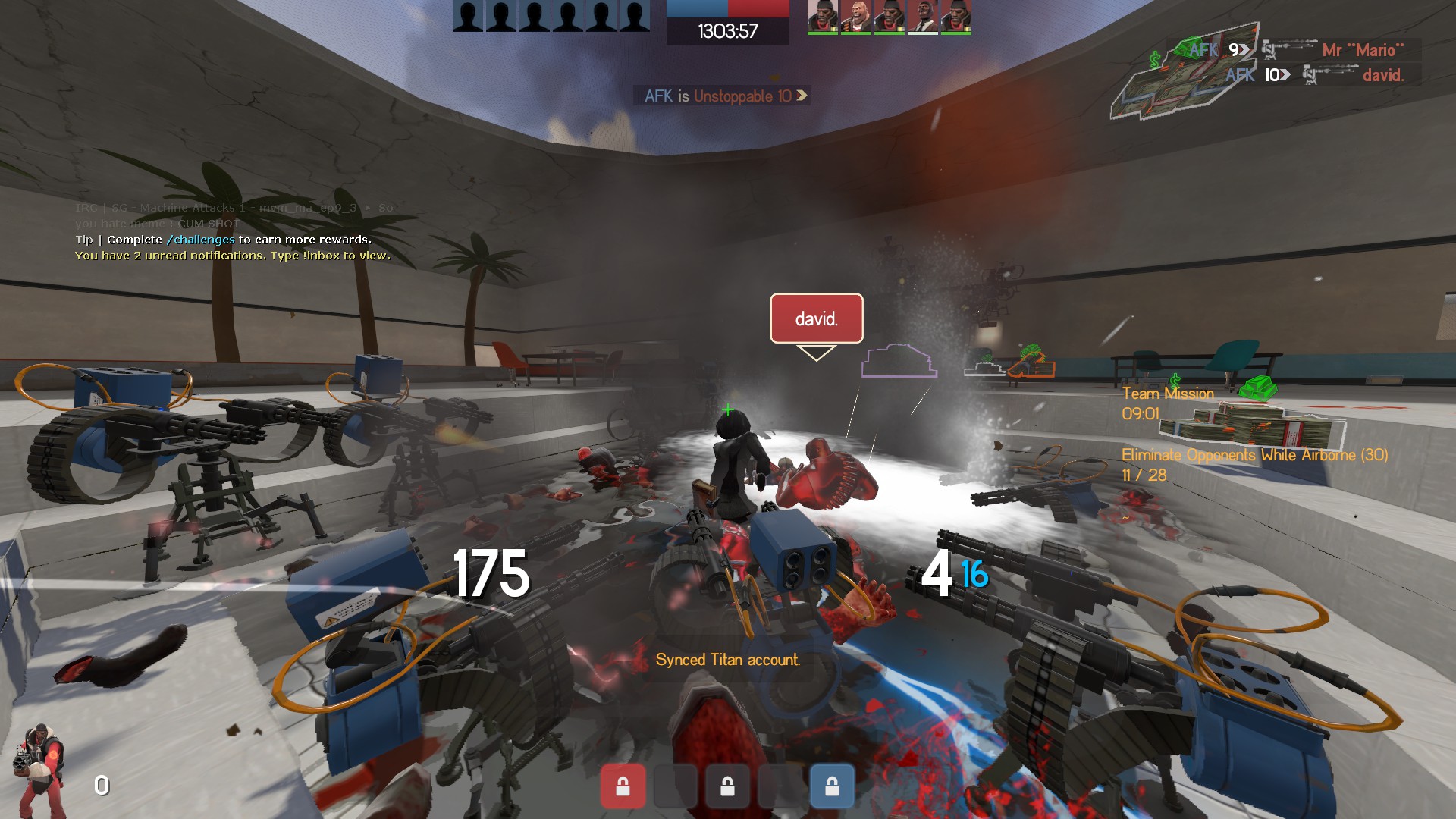Click the inbox notification chat message

click(233, 256)
